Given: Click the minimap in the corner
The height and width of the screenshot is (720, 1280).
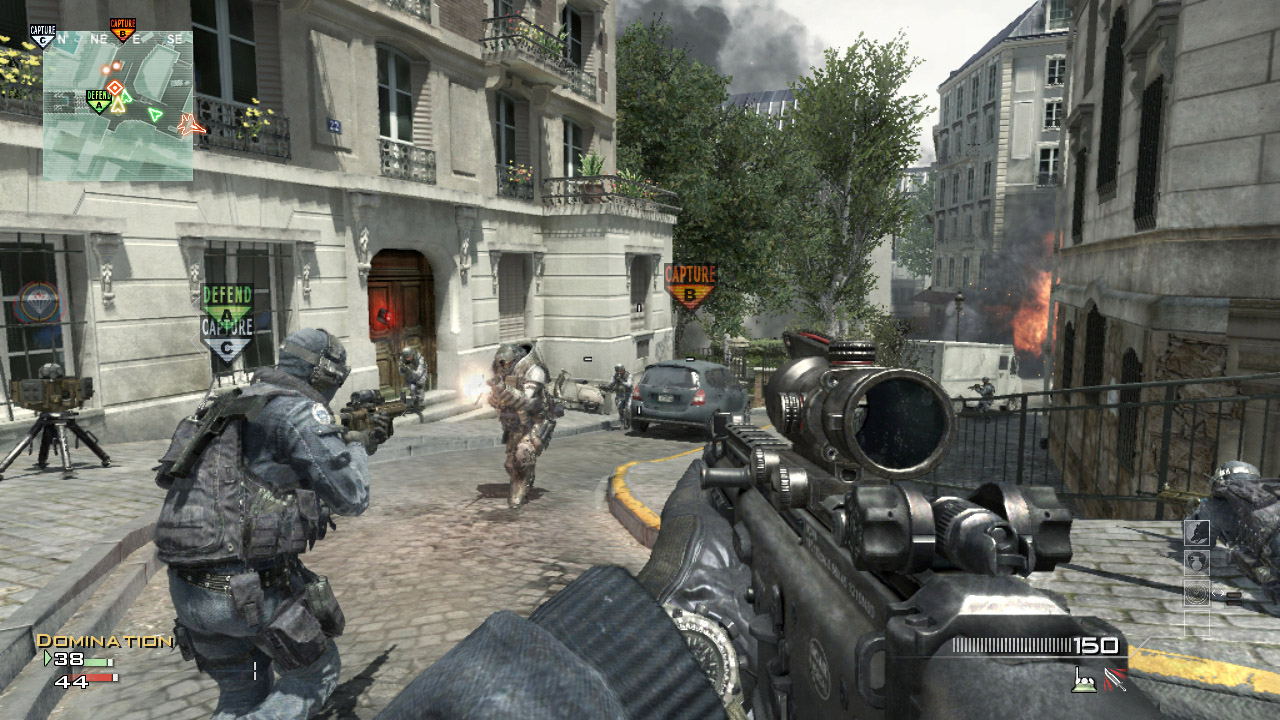Looking at the screenshot, I should click(x=118, y=105).
